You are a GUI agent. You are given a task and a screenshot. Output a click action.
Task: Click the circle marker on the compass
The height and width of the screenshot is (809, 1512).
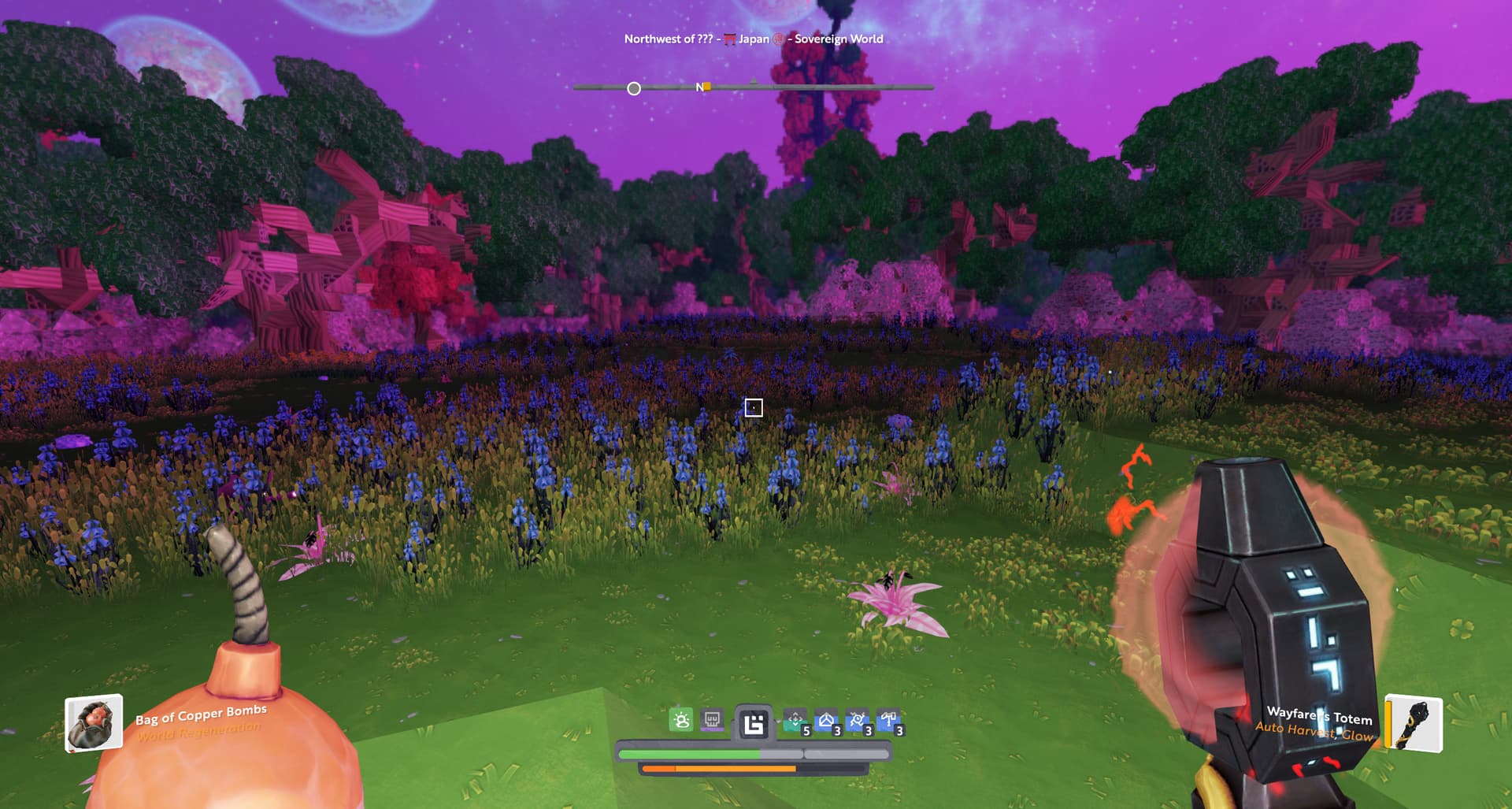(x=634, y=88)
